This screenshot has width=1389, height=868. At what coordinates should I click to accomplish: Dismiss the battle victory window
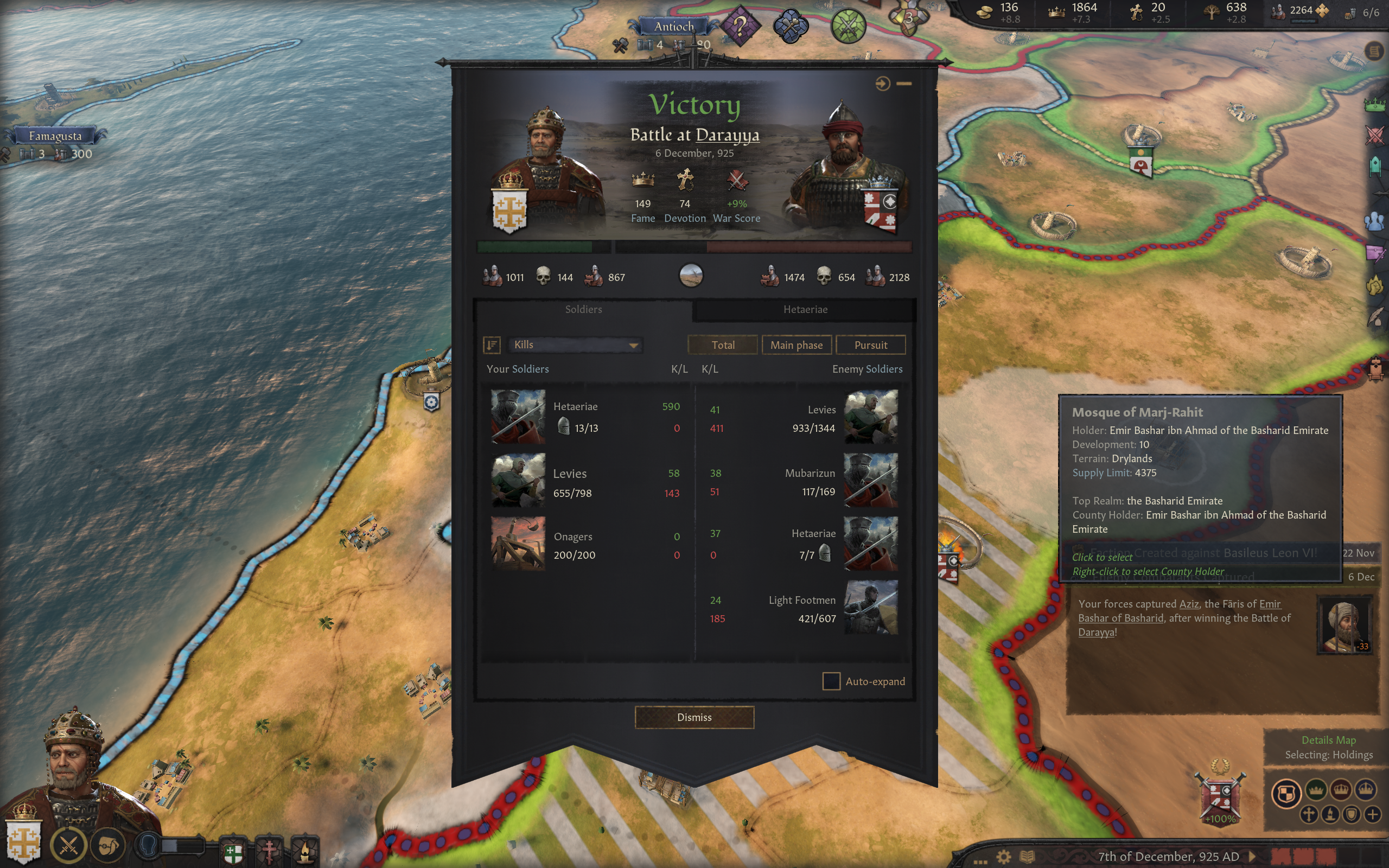pos(694,717)
